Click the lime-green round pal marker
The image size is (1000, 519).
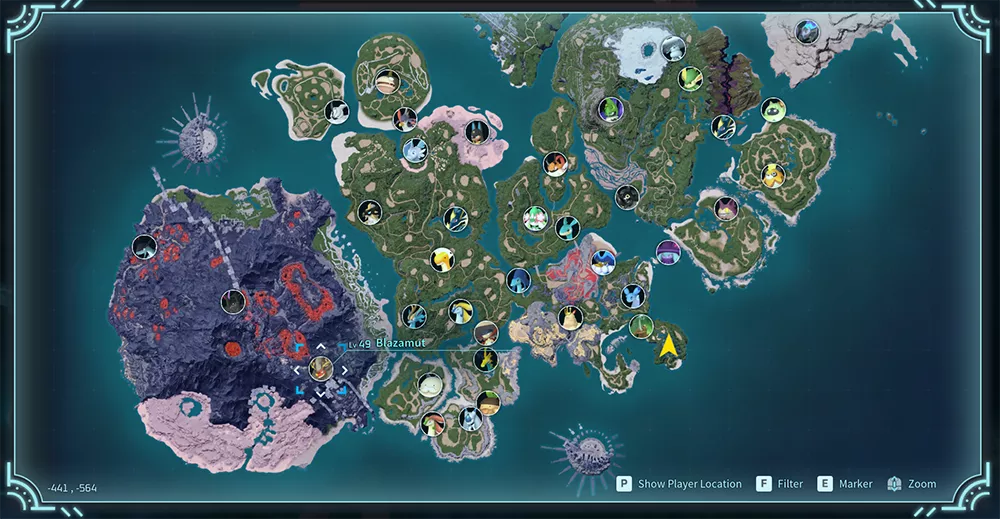(773, 110)
